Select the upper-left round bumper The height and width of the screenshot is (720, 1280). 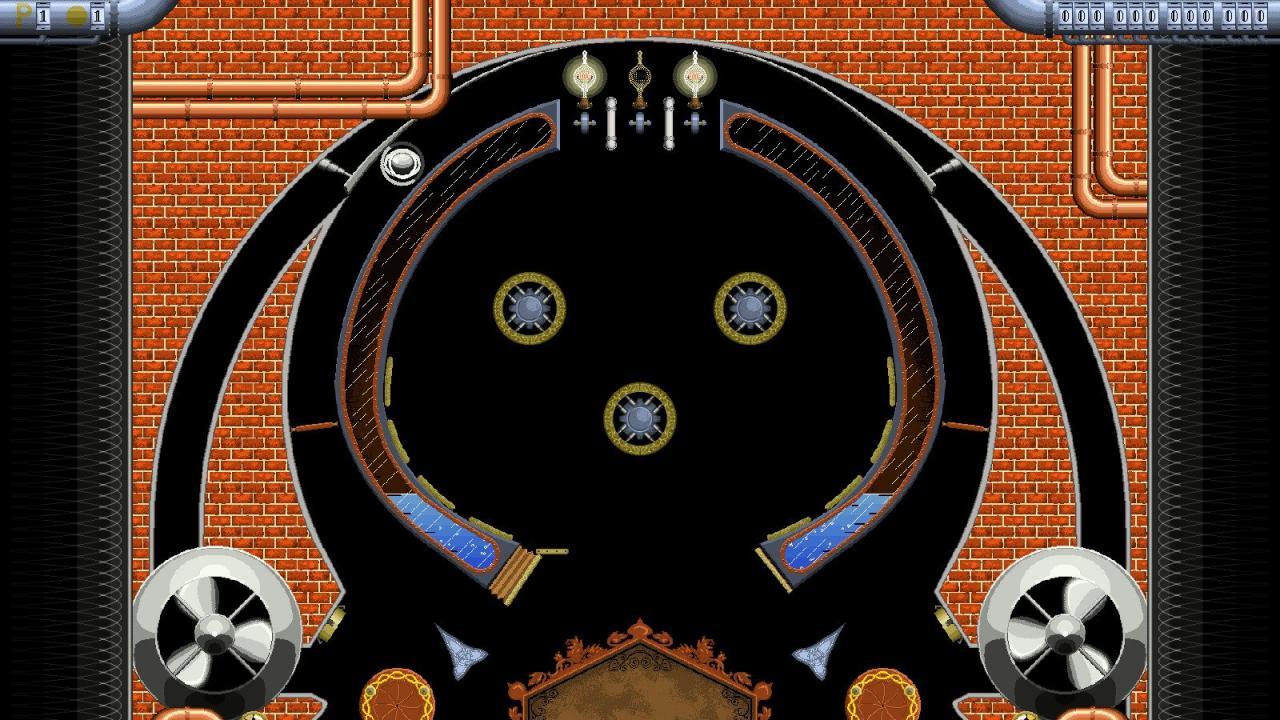point(528,306)
